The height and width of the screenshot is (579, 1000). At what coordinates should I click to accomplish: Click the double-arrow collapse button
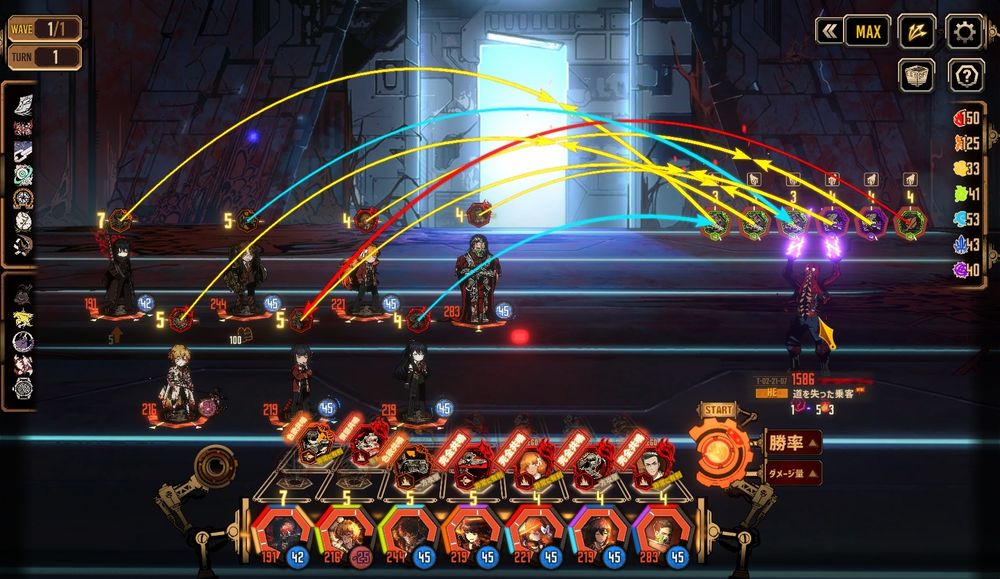(829, 31)
